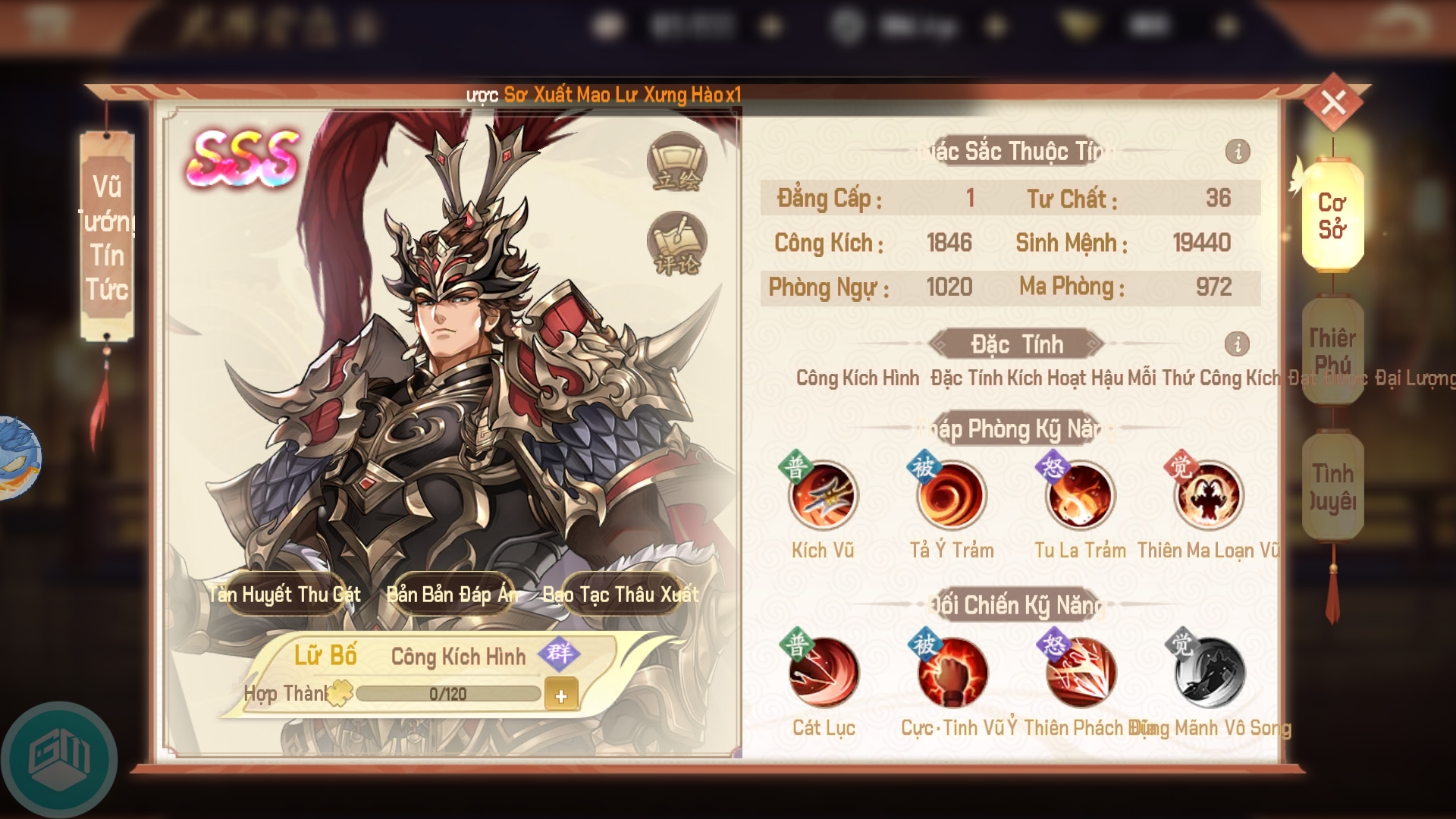Switch to the Cơ Sở lantern tab

click(x=1332, y=216)
